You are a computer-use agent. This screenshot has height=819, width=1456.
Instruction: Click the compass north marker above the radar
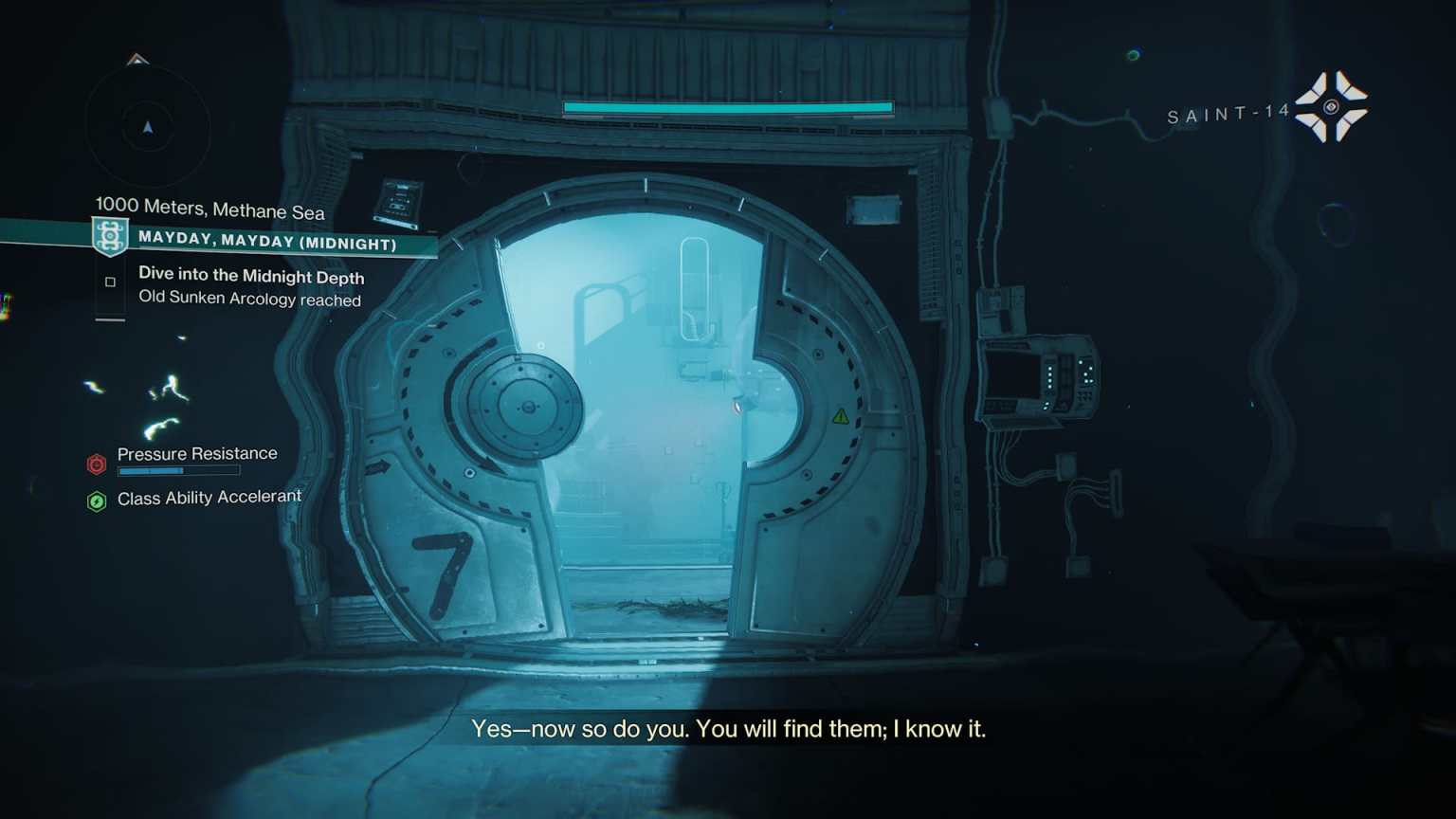[x=136, y=61]
